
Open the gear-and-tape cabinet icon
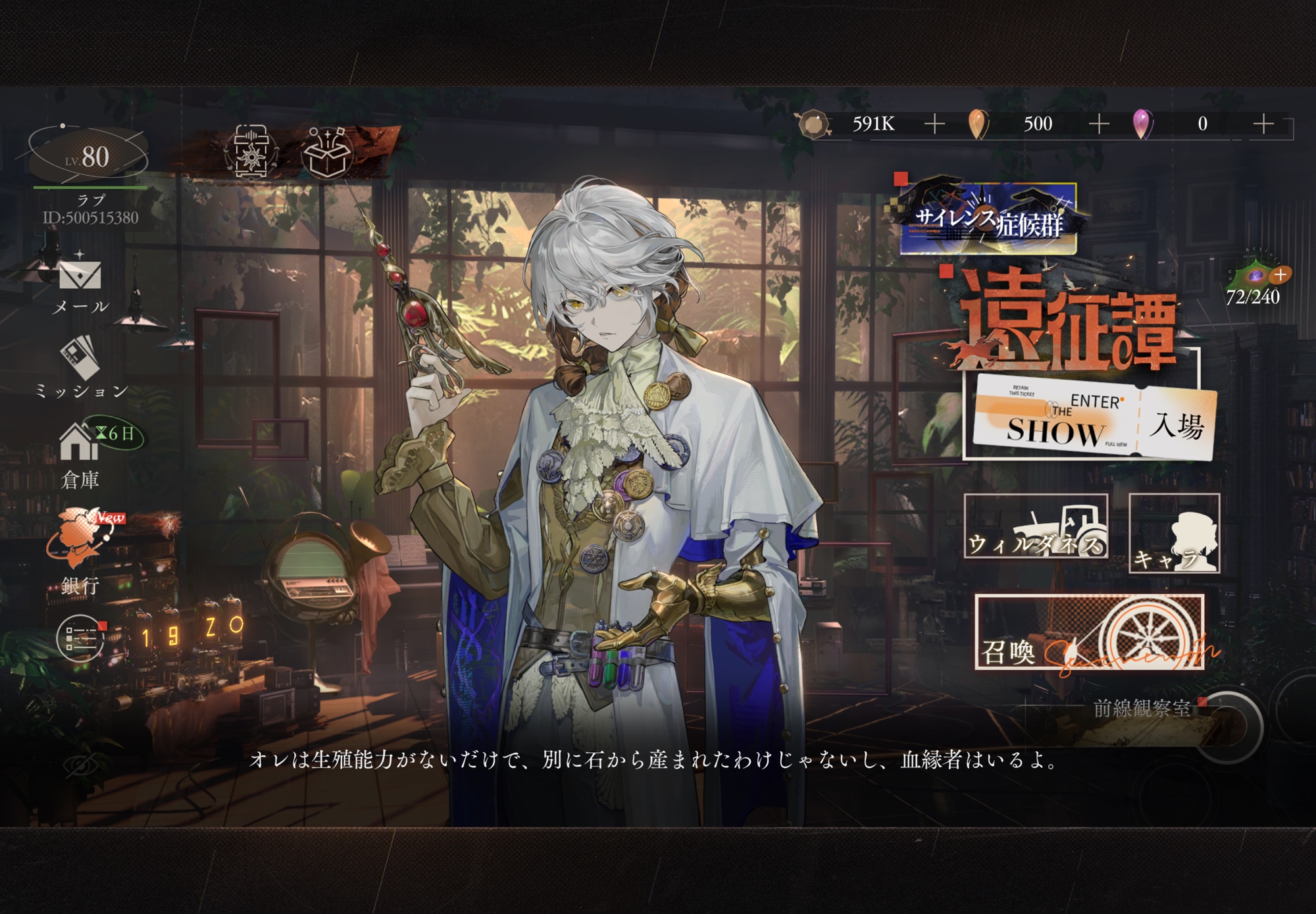click(251, 153)
